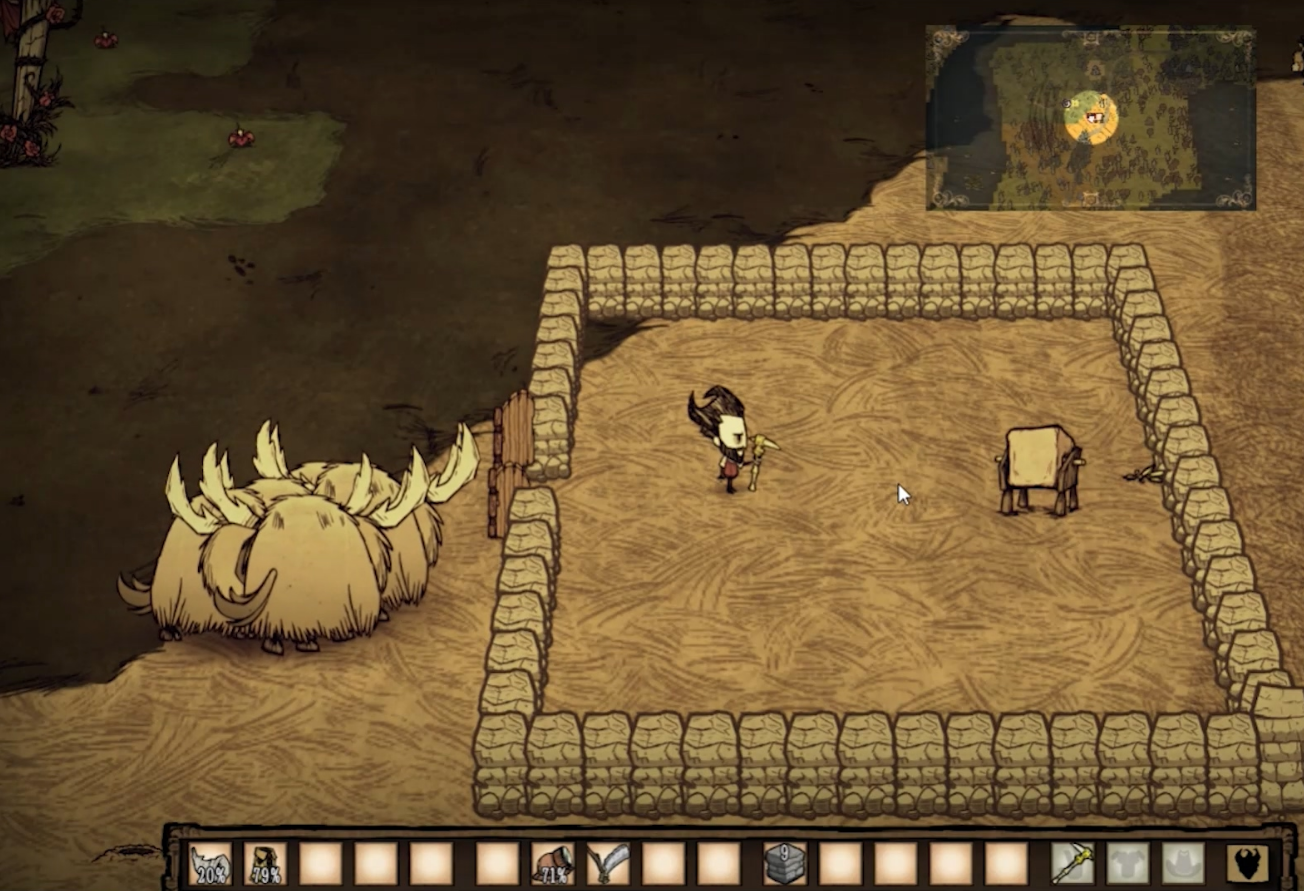Open the black beard silhouette slot

coord(1247,864)
